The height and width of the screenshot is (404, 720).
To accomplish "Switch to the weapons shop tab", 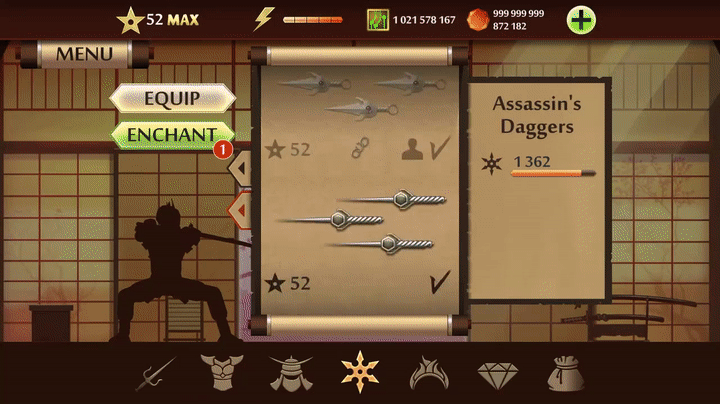I will [x=156, y=373].
